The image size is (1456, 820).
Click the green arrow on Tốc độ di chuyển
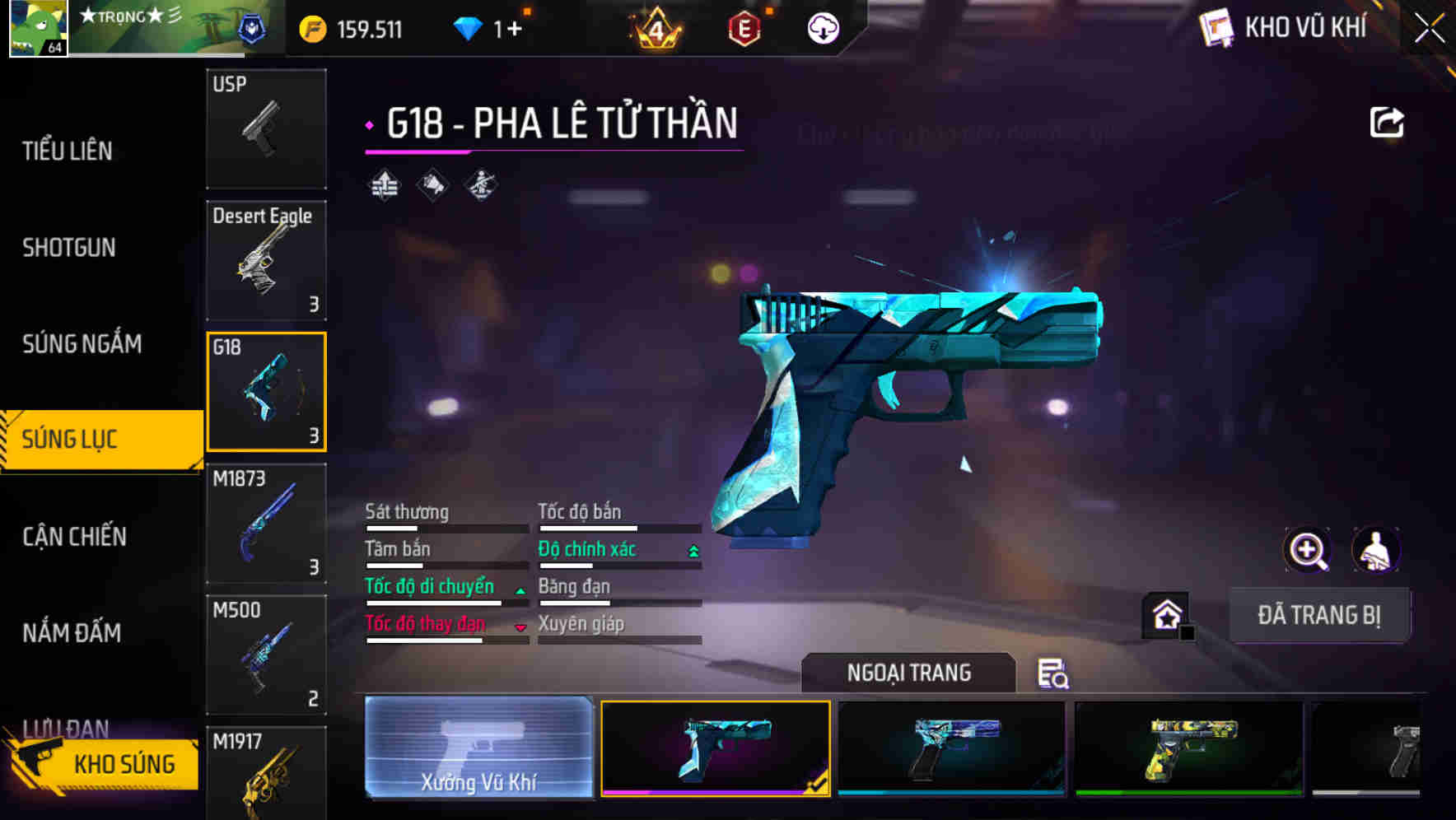[520, 589]
